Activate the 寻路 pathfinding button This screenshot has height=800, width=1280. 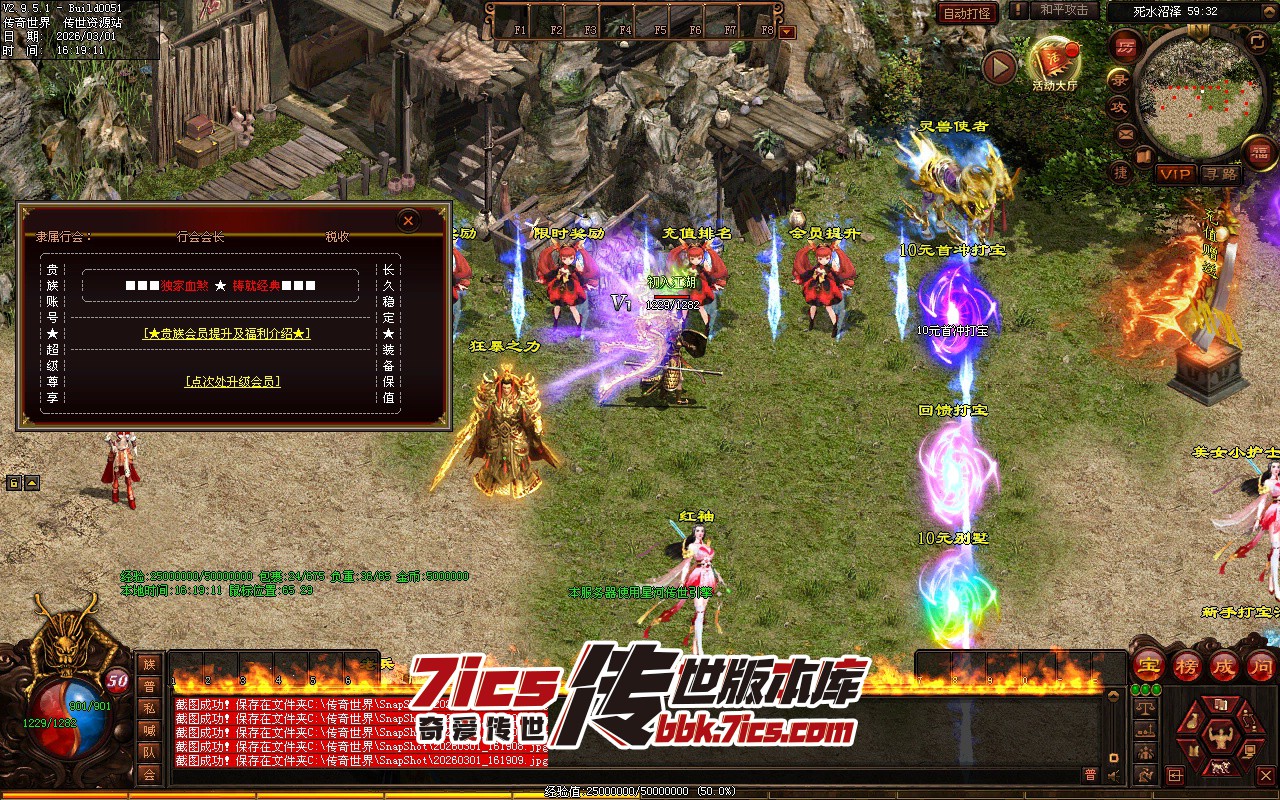[1219, 174]
